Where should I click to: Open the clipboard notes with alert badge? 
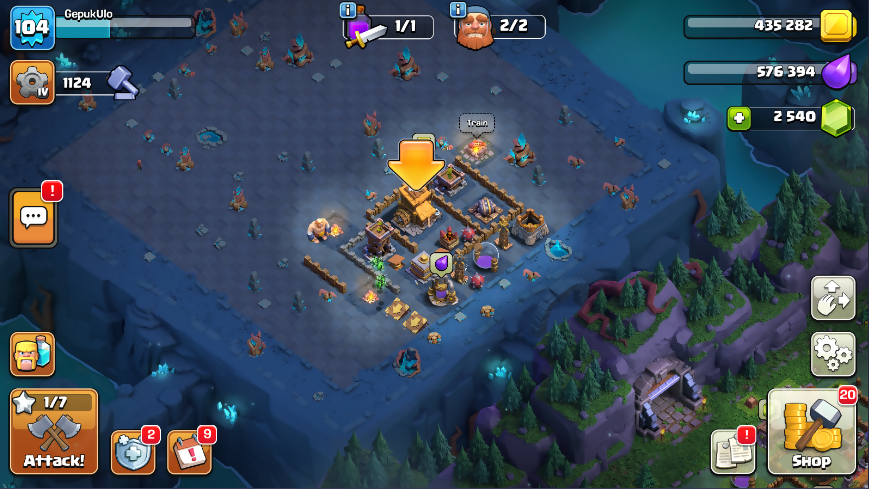[732, 452]
